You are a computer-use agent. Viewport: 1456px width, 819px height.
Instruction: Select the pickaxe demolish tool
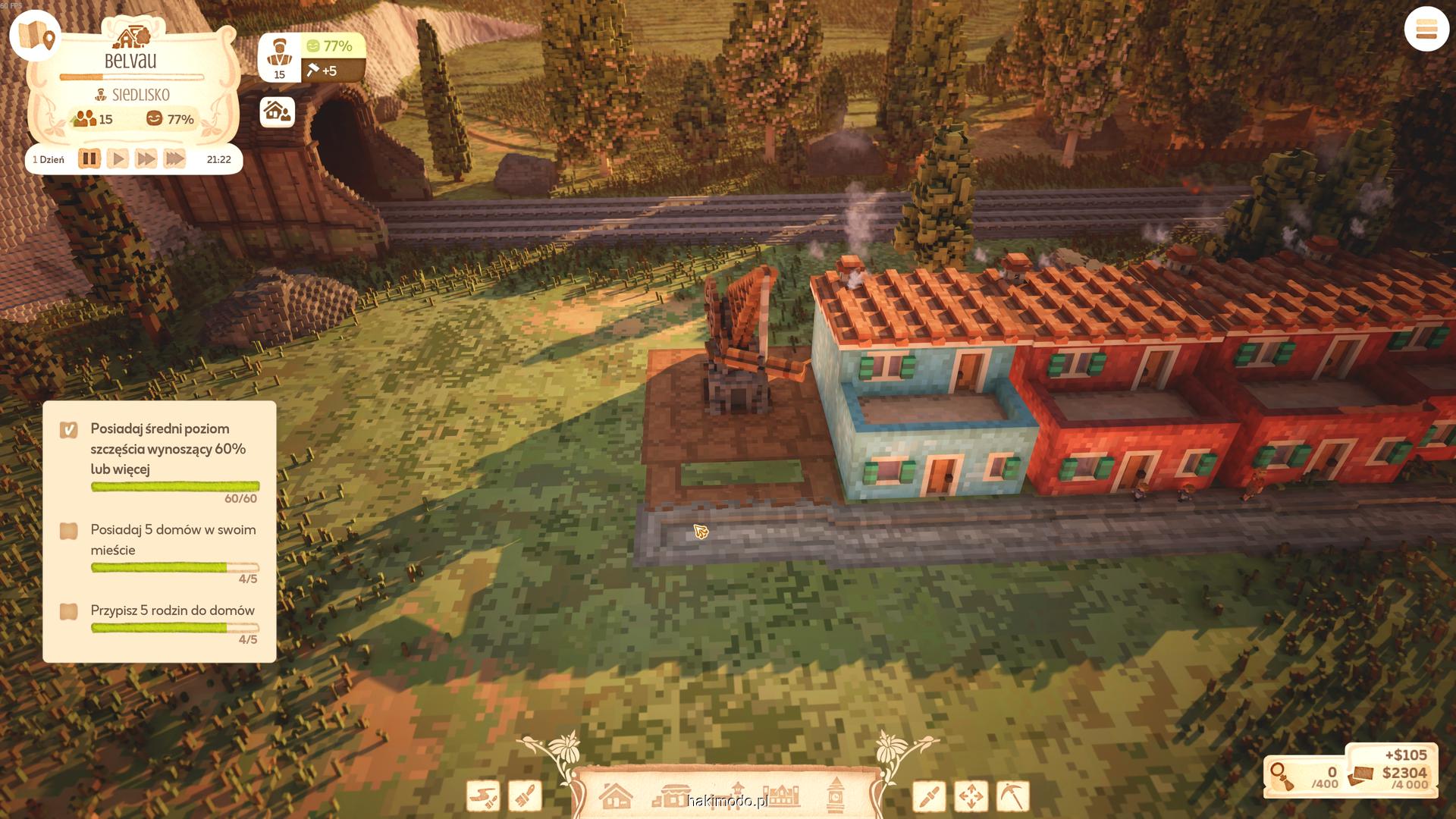(x=1012, y=796)
